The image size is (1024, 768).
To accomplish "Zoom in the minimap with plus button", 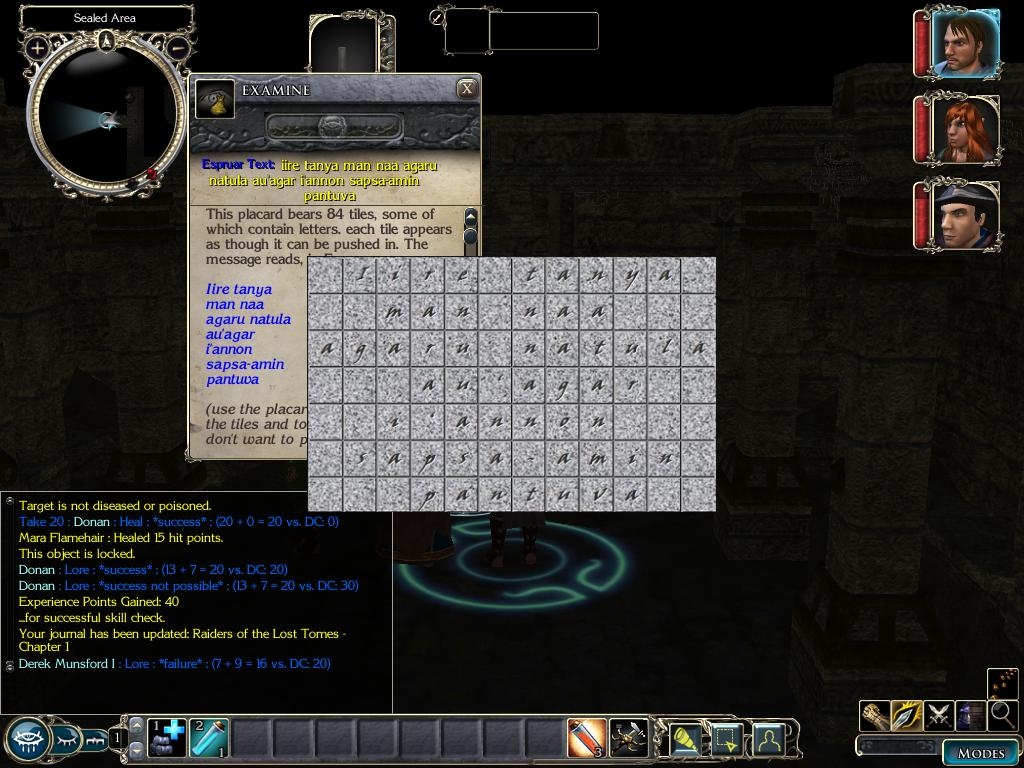I will click(38, 47).
